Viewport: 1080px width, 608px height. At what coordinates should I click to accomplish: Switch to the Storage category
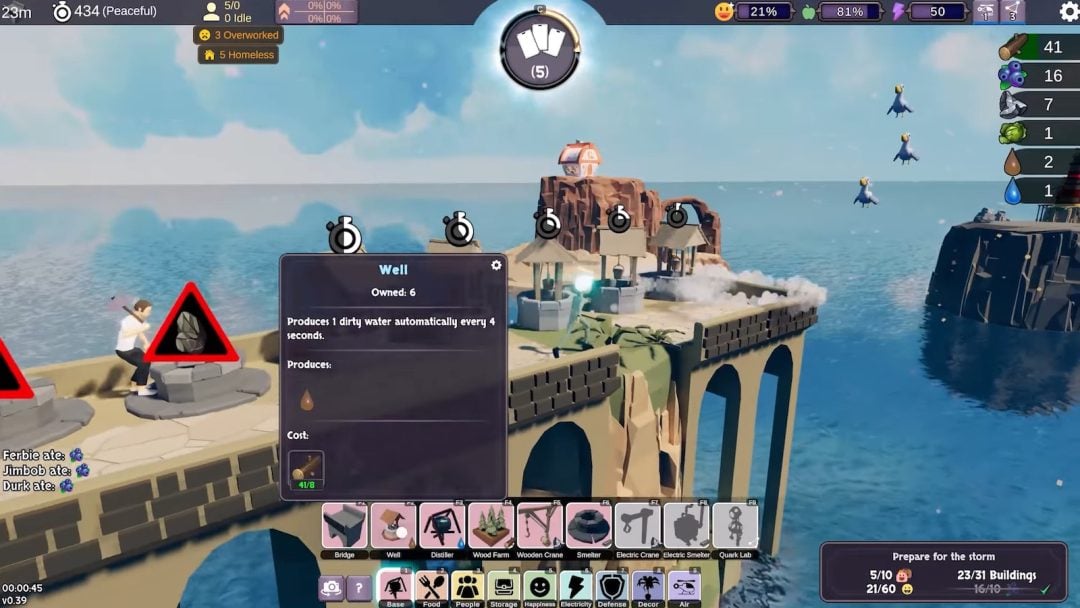pyautogui.click(x=504, y=587)
